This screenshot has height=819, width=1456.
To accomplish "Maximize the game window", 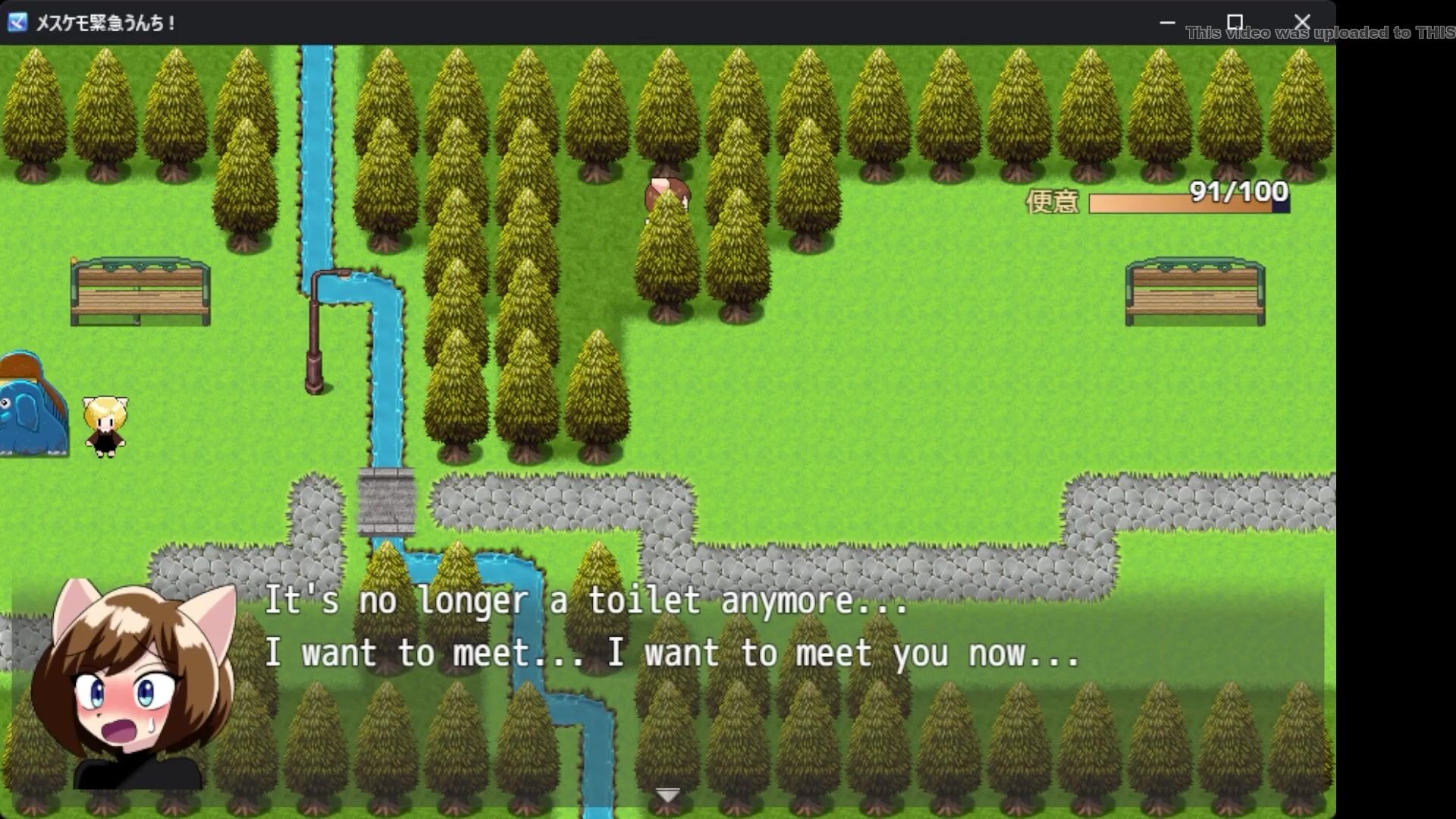I will [1235, 23].
